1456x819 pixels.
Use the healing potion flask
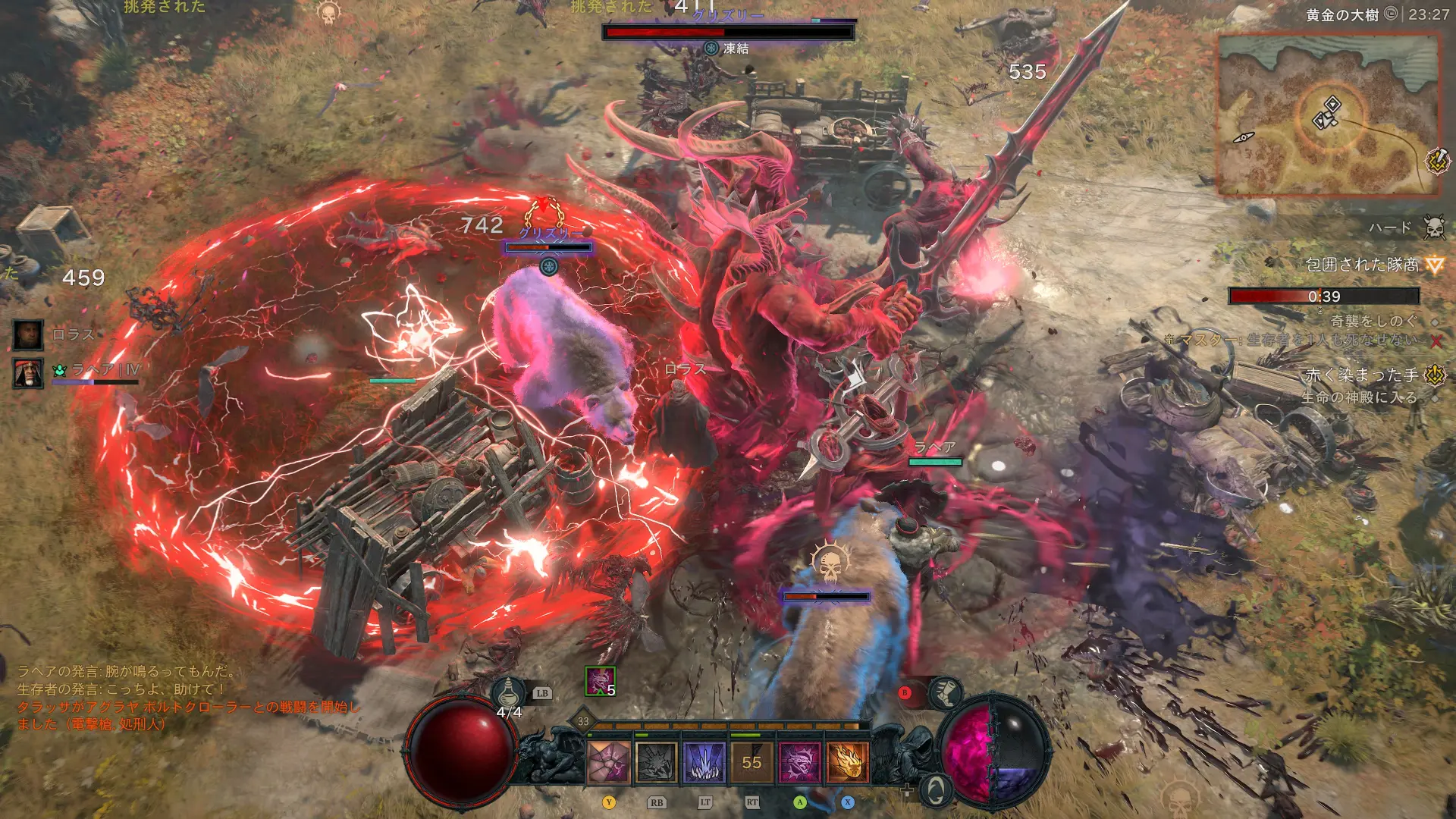(x=509, y=692)
